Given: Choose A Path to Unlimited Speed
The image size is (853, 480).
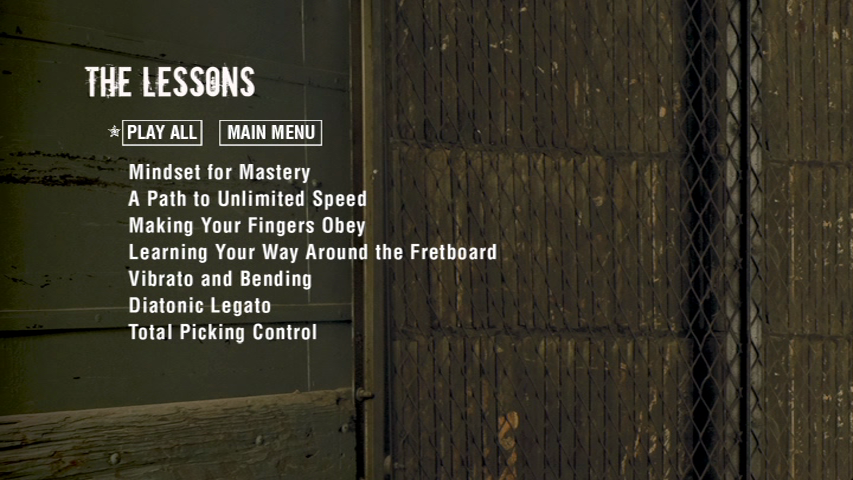Looking at the screenshot, I should (x=247, y=199).
